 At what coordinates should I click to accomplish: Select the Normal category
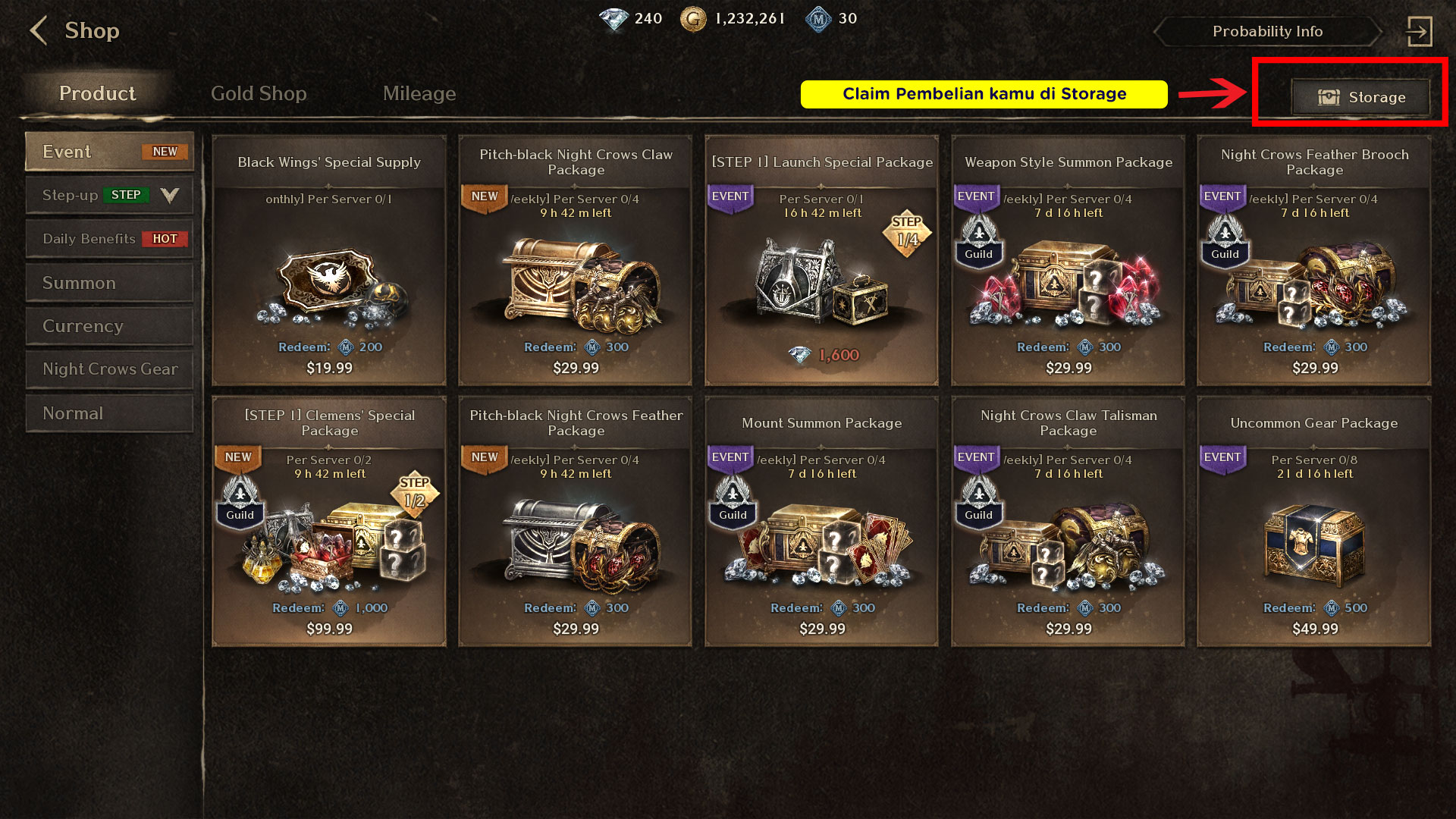[109, 413]
